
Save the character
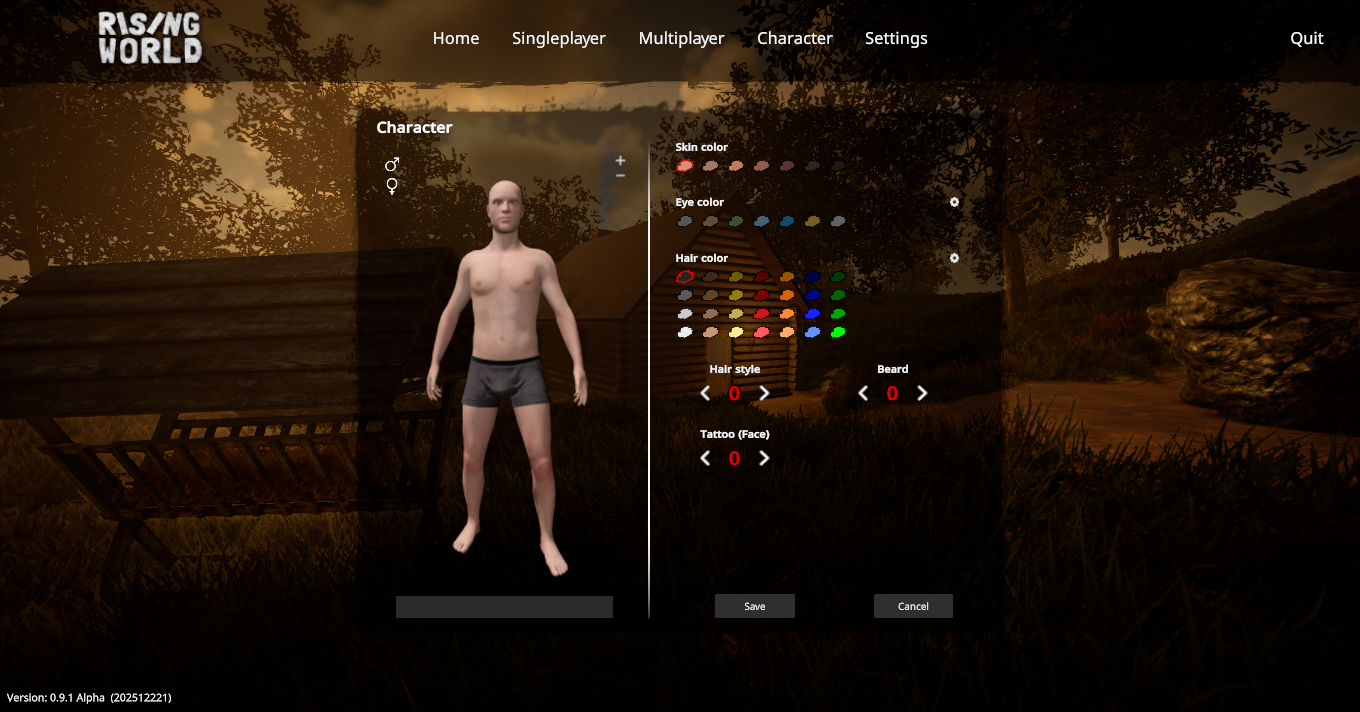[754, 606]
